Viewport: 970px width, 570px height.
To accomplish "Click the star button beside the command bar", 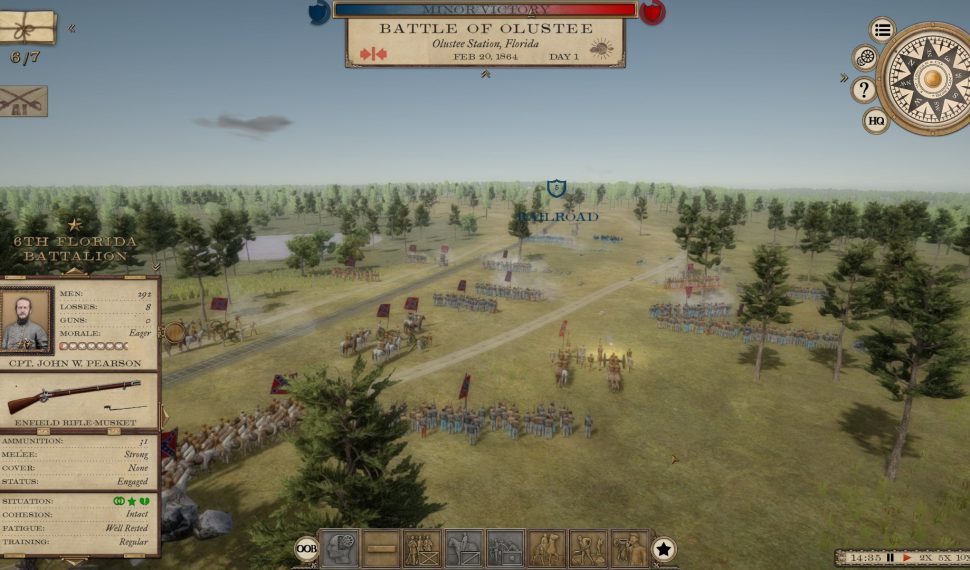I will coord(664,549).
